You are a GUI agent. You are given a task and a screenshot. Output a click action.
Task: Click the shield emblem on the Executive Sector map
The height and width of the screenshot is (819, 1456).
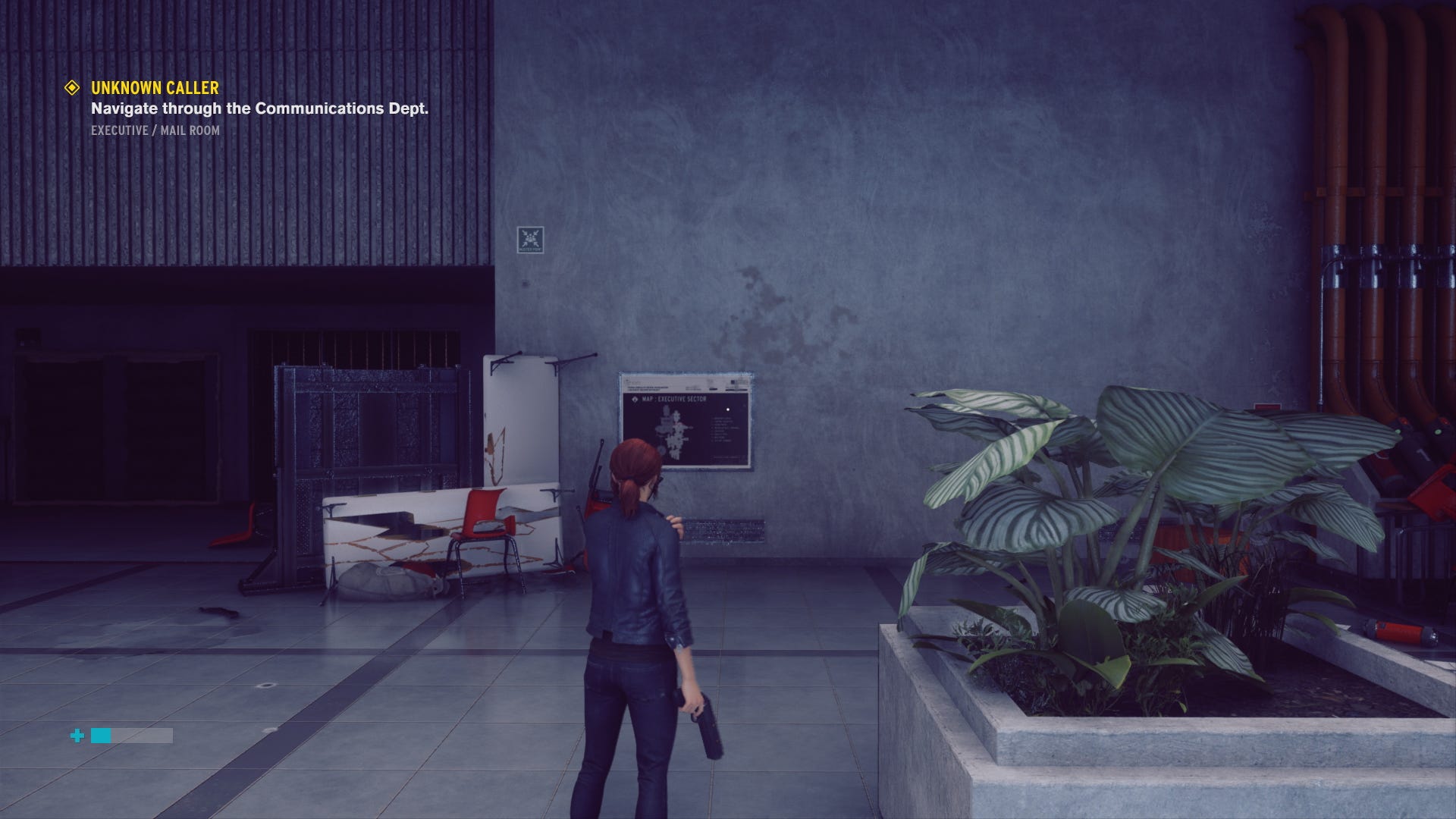635,400
